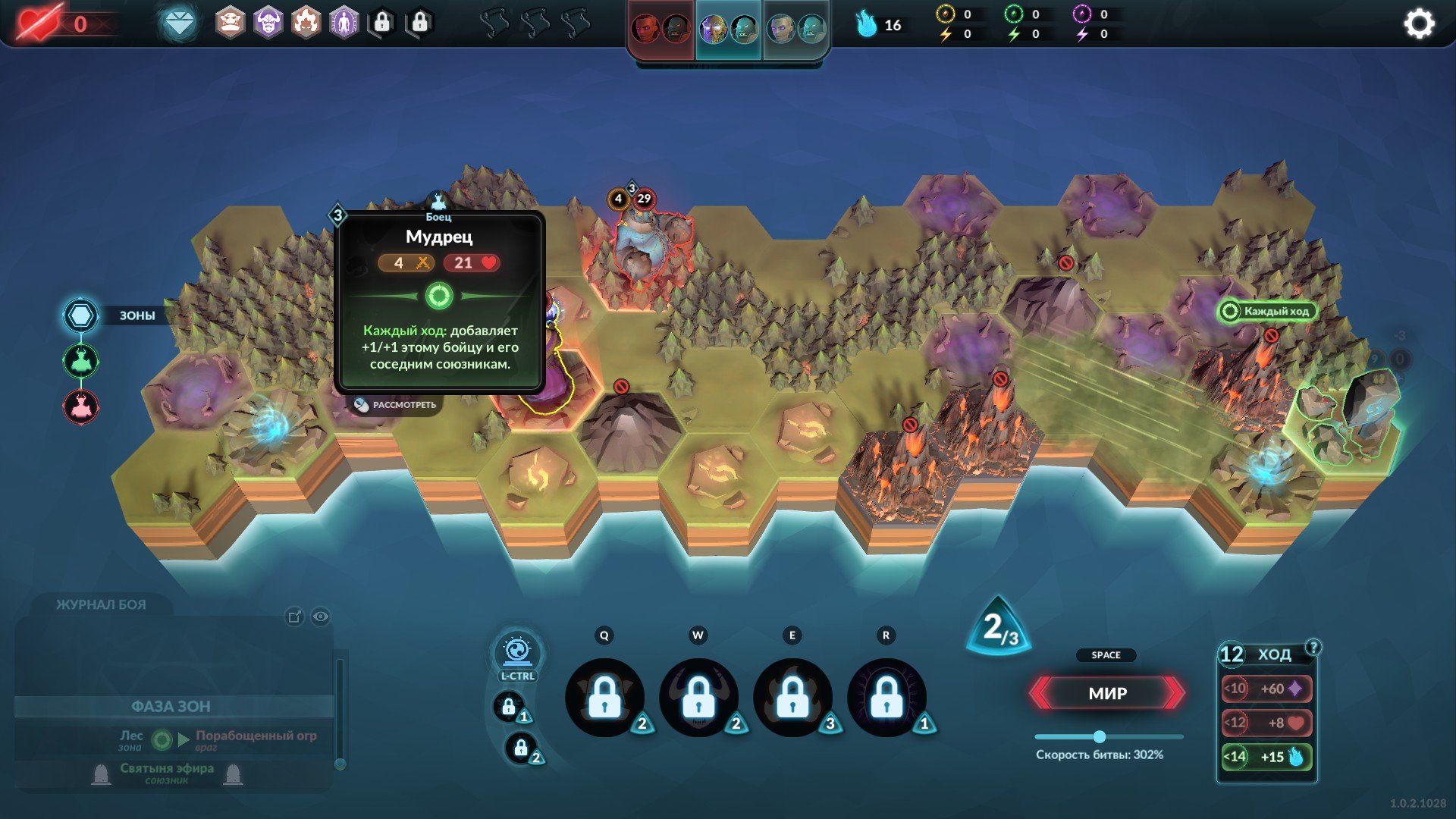Image resolution: width=1456 pixels, height=819 pixels.
Task: Click the Рассмотреть inspect button
Action: (x=396, y=405)
